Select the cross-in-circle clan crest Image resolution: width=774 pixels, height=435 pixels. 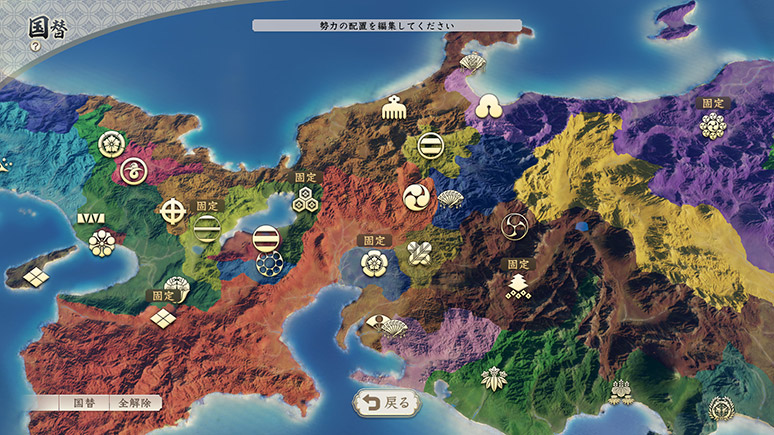pos(174,210)
